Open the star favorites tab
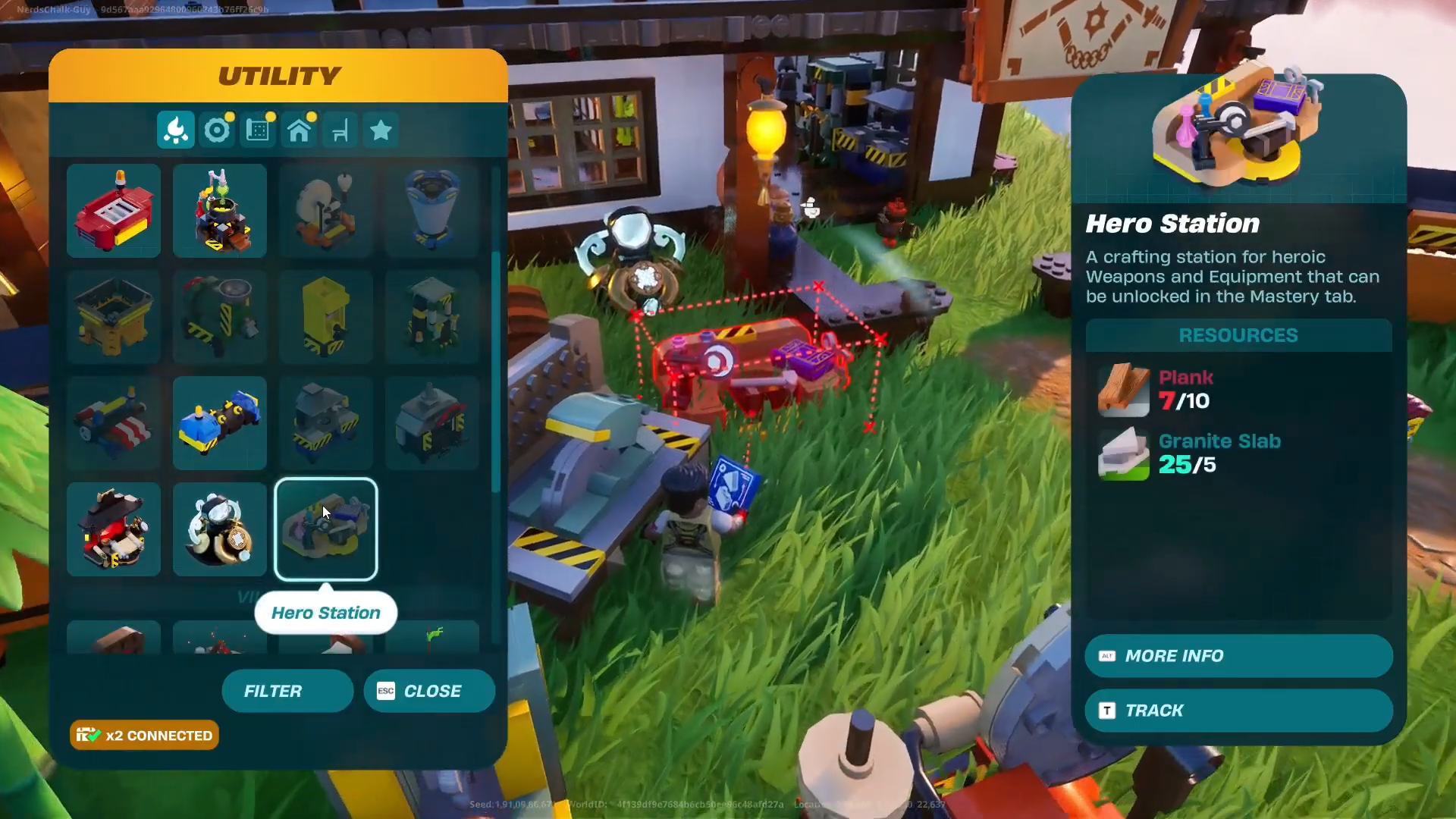Viewport: 1456px width, 819px height. (381, 130)
